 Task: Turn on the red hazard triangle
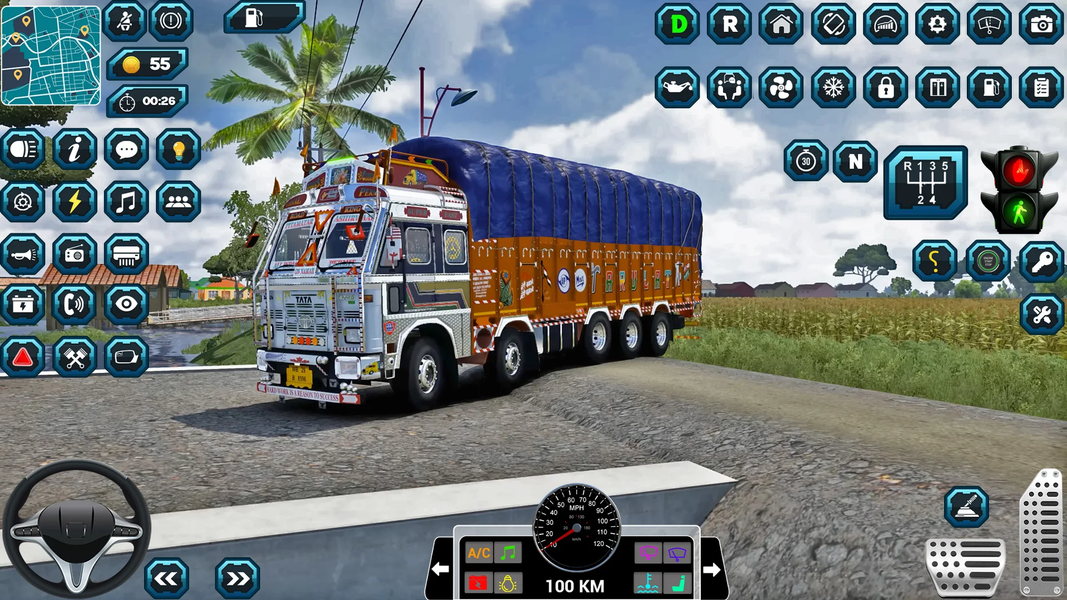pyautogui.click(x=22, y=357)
